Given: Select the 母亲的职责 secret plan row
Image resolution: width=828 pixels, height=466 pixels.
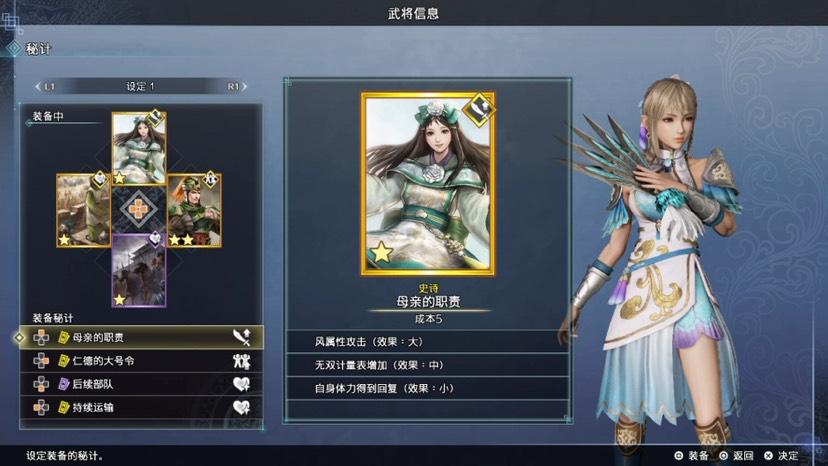Looking at the screenshot, I should (x=141, y=337).
